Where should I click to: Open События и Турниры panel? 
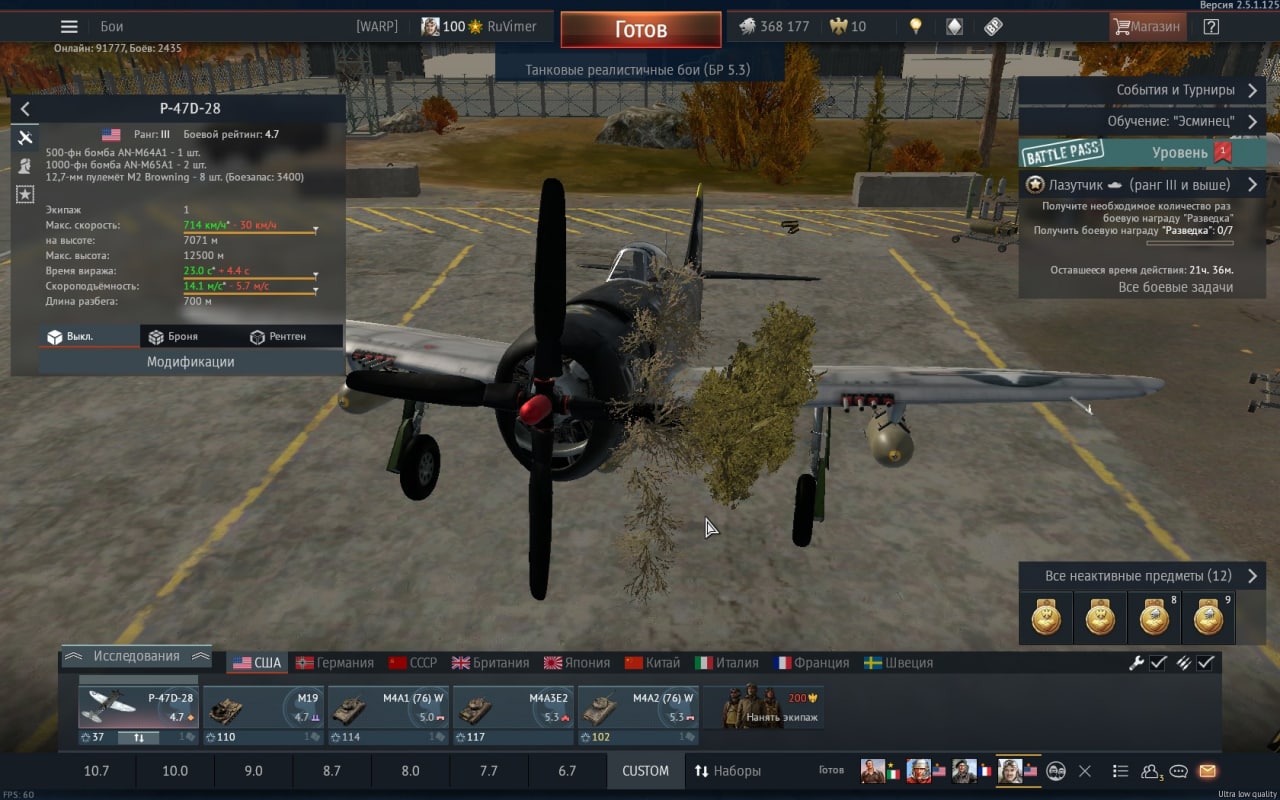pyautogui.click(x=1139, y=90)
